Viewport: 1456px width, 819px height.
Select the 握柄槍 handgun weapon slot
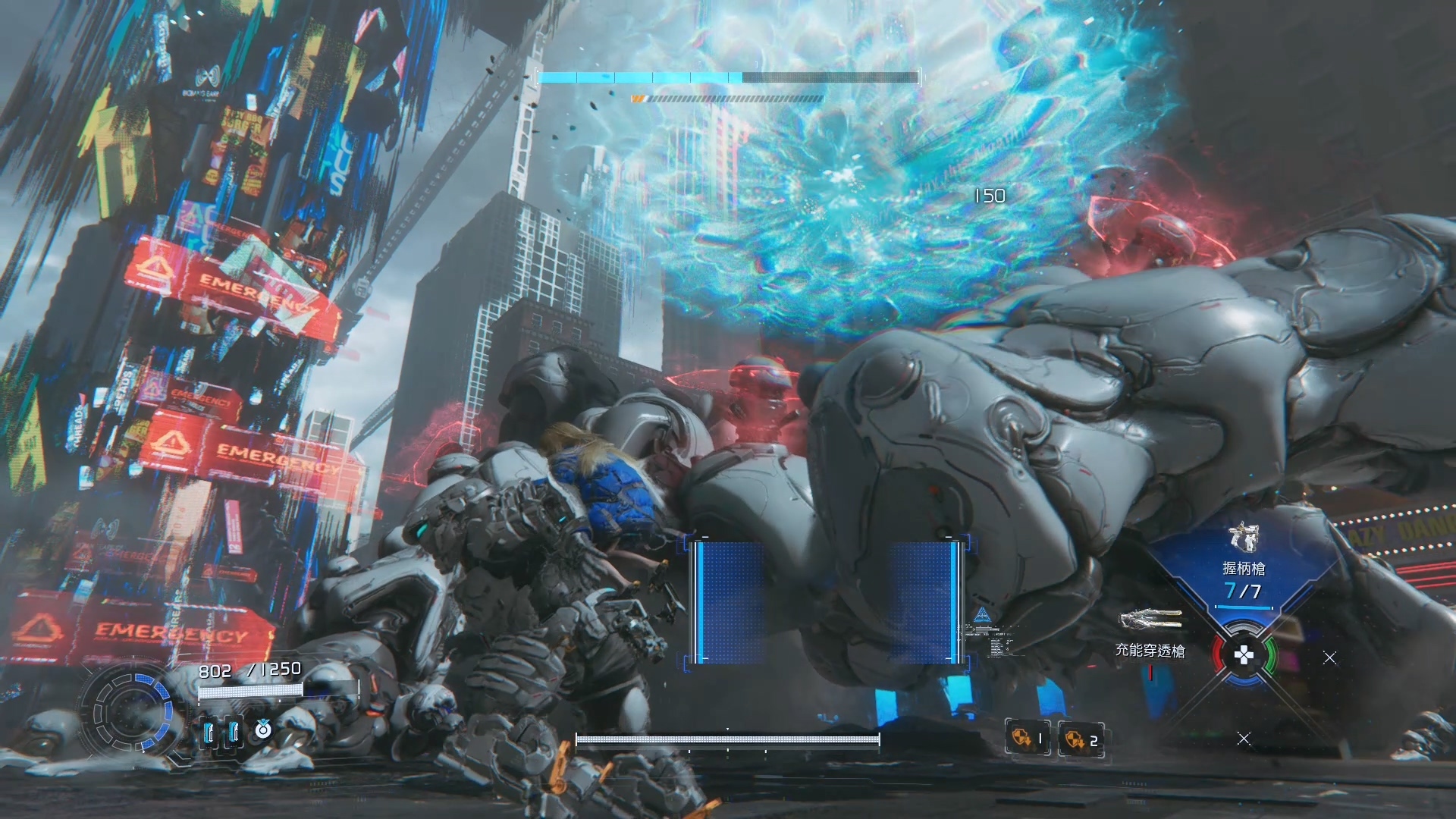[x=1242, y=565]
